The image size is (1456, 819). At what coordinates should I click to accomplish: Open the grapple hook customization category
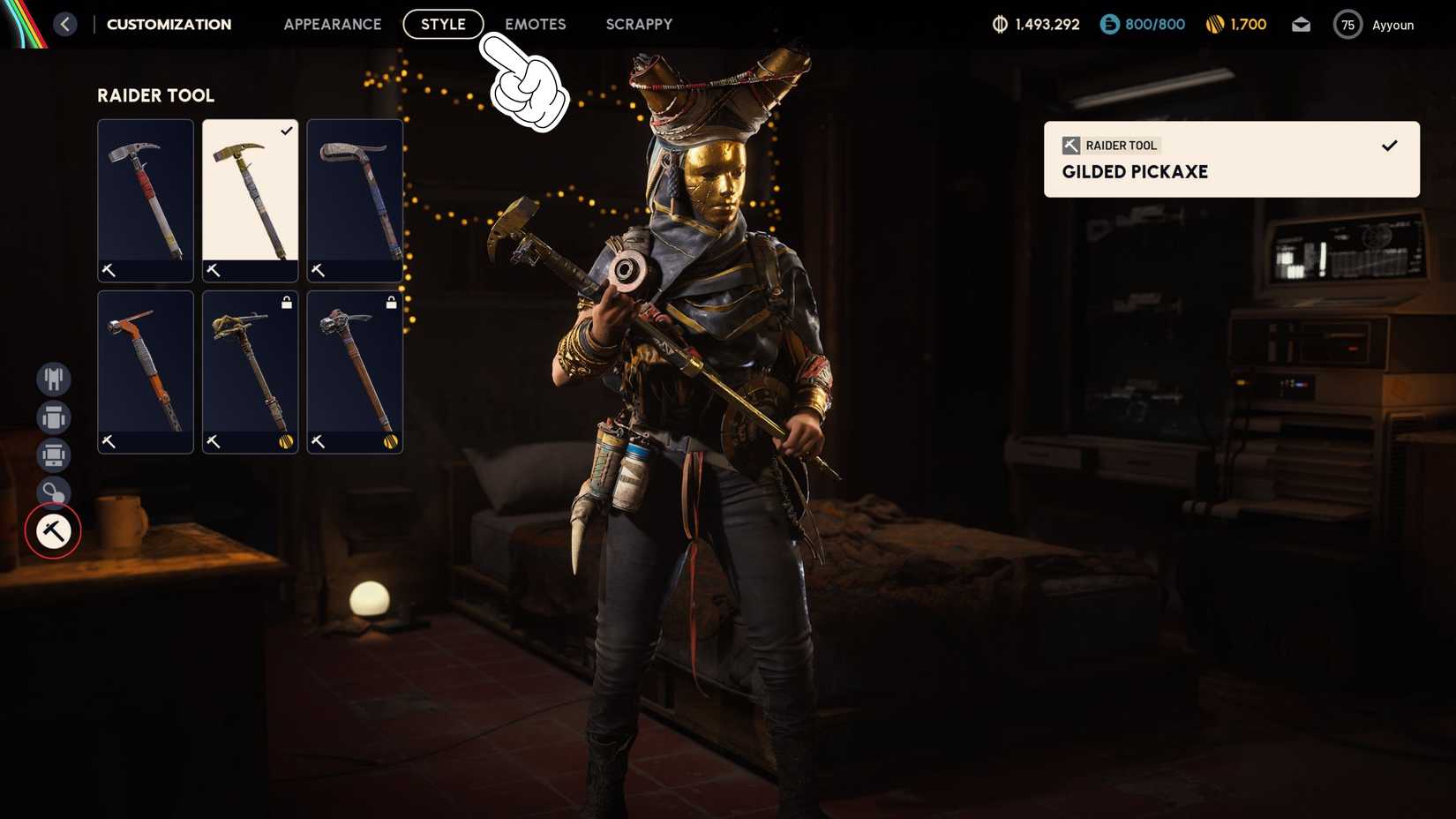(x=53, y=492)
